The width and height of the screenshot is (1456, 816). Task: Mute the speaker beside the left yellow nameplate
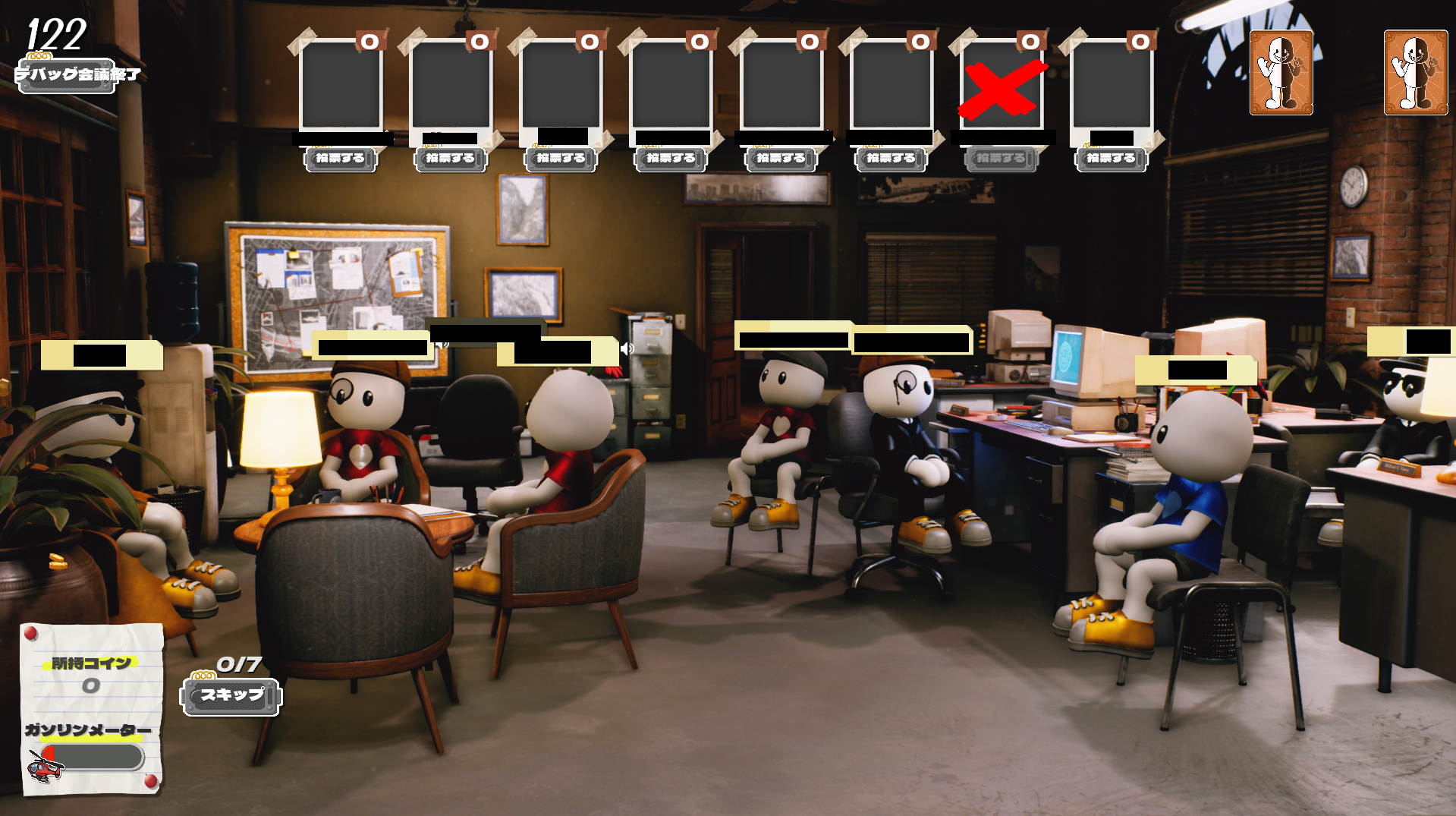pos(443,346)
